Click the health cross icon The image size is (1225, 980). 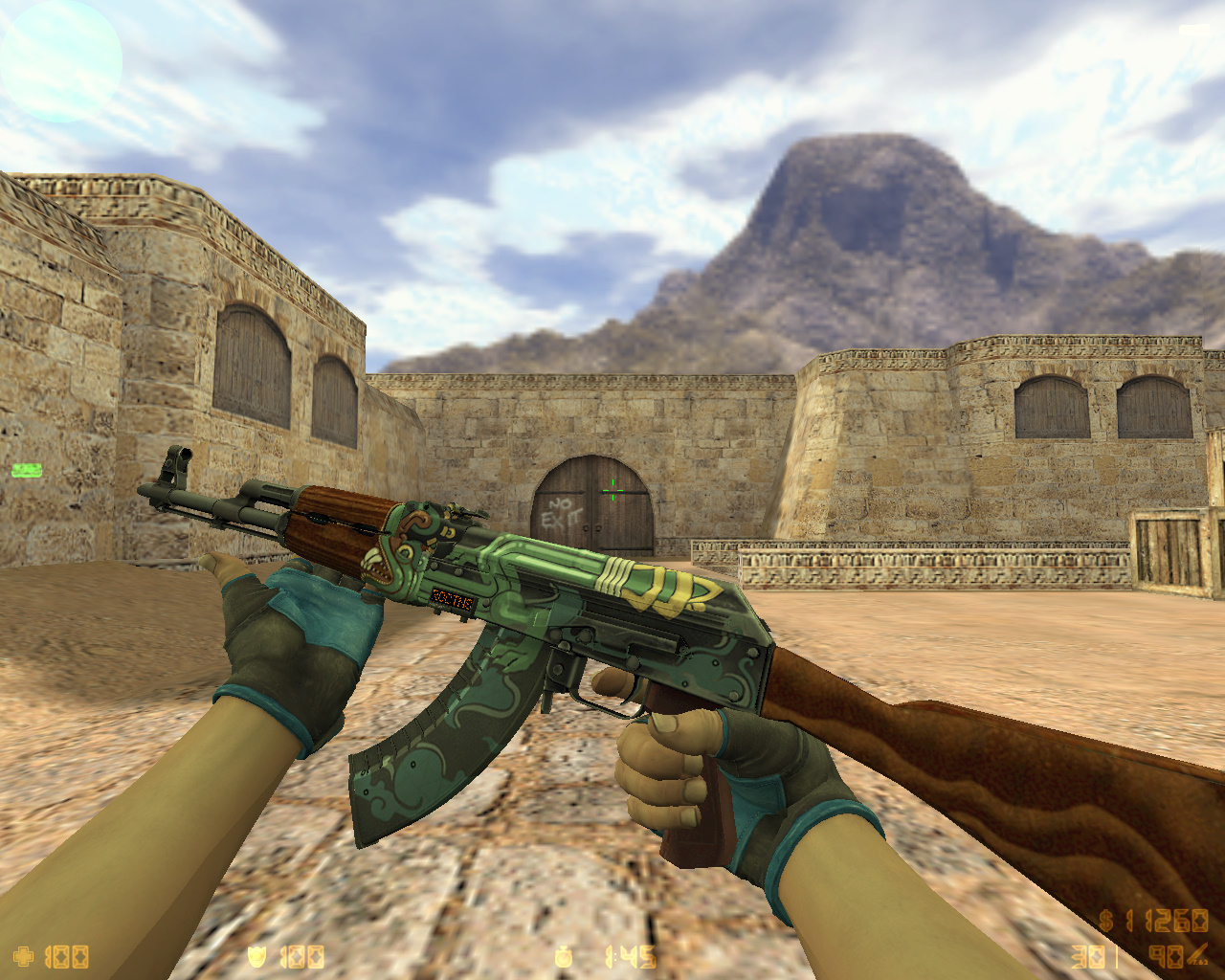24,956
